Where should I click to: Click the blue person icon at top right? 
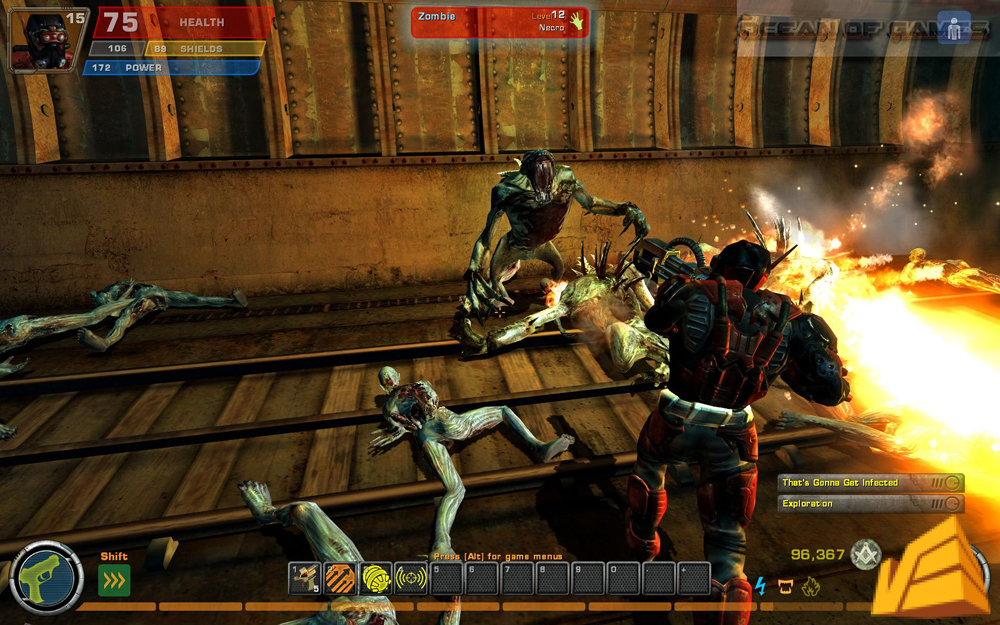(954, 28)
